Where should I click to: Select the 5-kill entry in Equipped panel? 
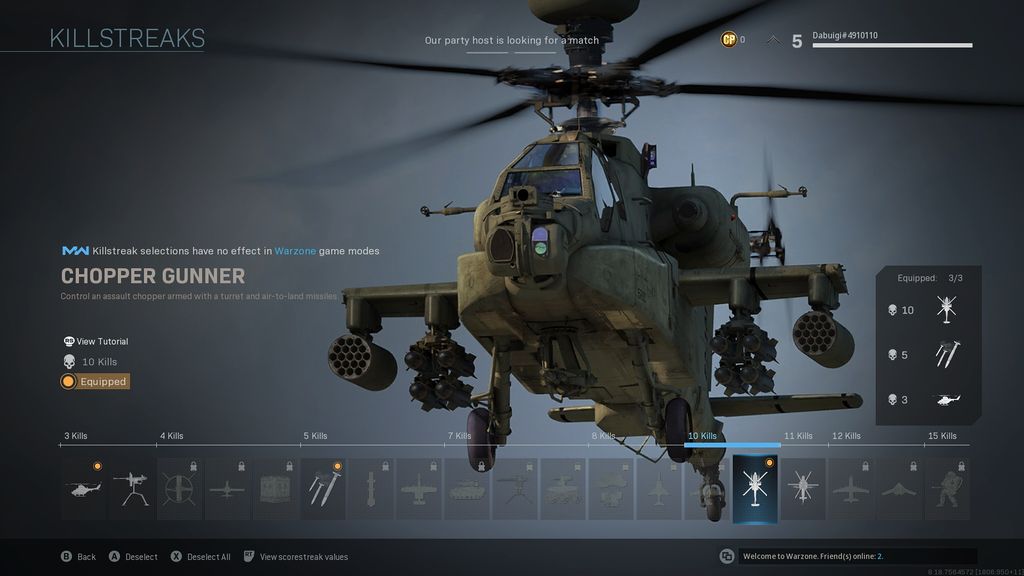[928, 355]
